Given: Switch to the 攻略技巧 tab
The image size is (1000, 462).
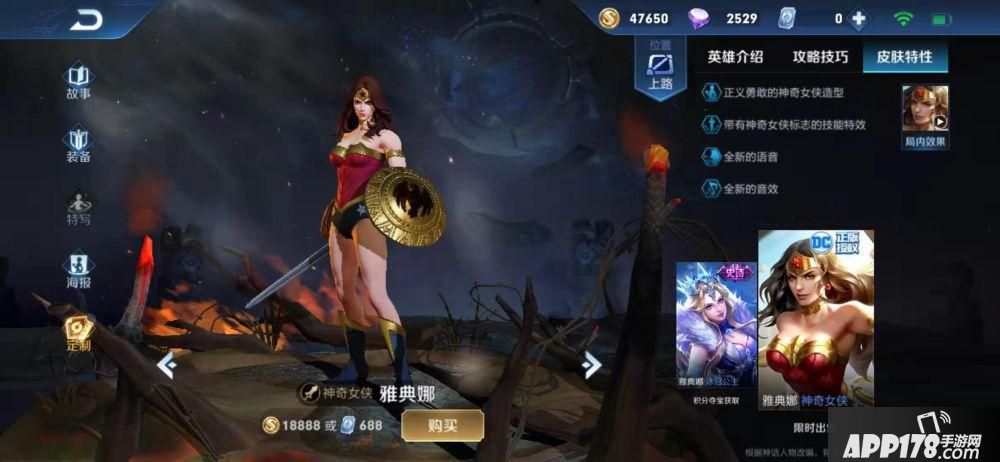Looking at the screenshot, I should point(820,57).
